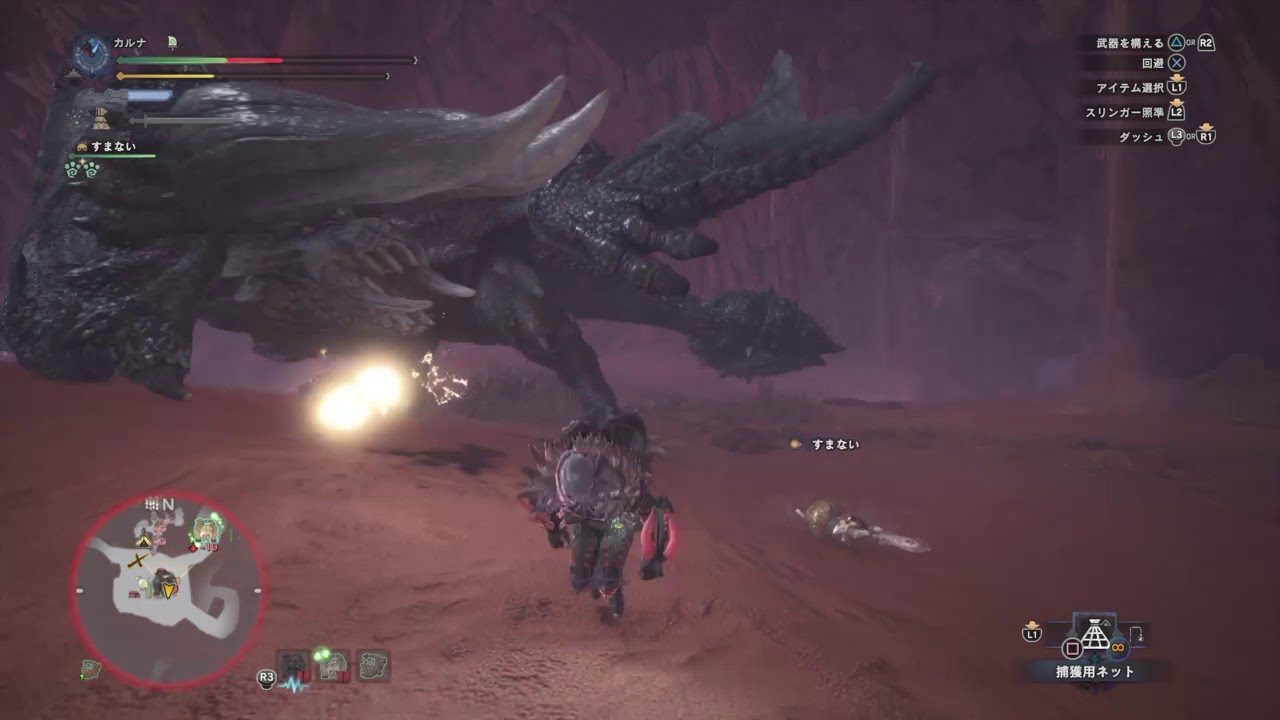Viewport: 1280px width, 720px height.
Task: Choose the first monster tracker icon
Action: point(293,665)
